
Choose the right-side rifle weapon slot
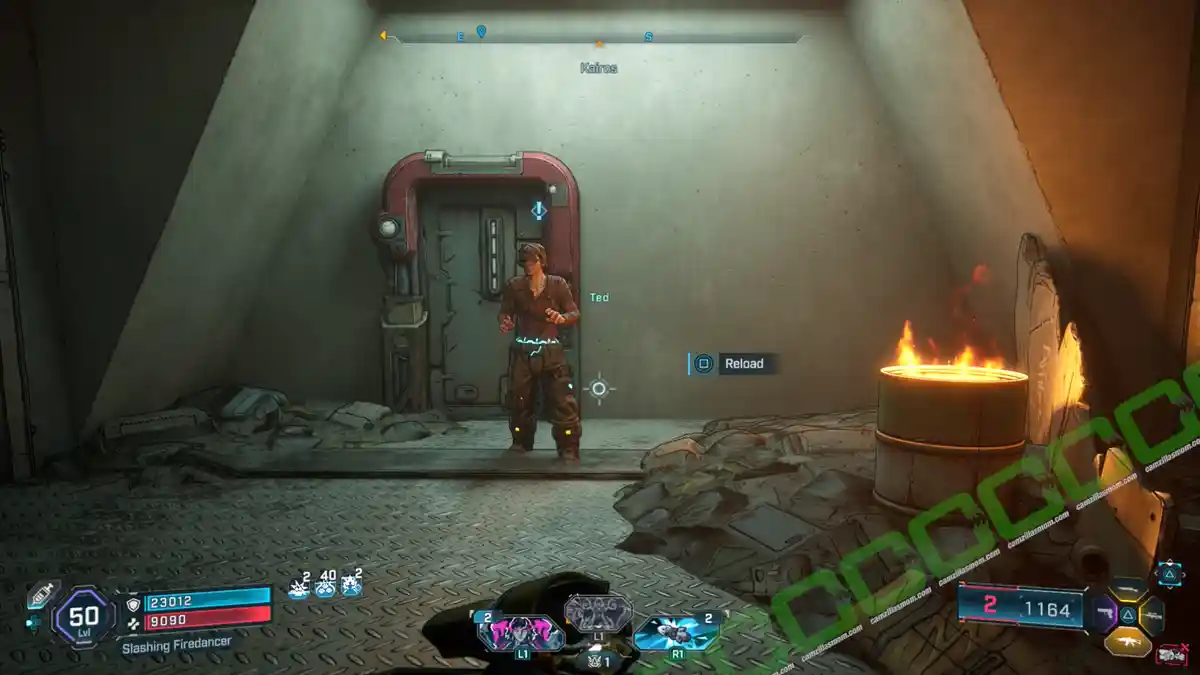[1153, 615]
